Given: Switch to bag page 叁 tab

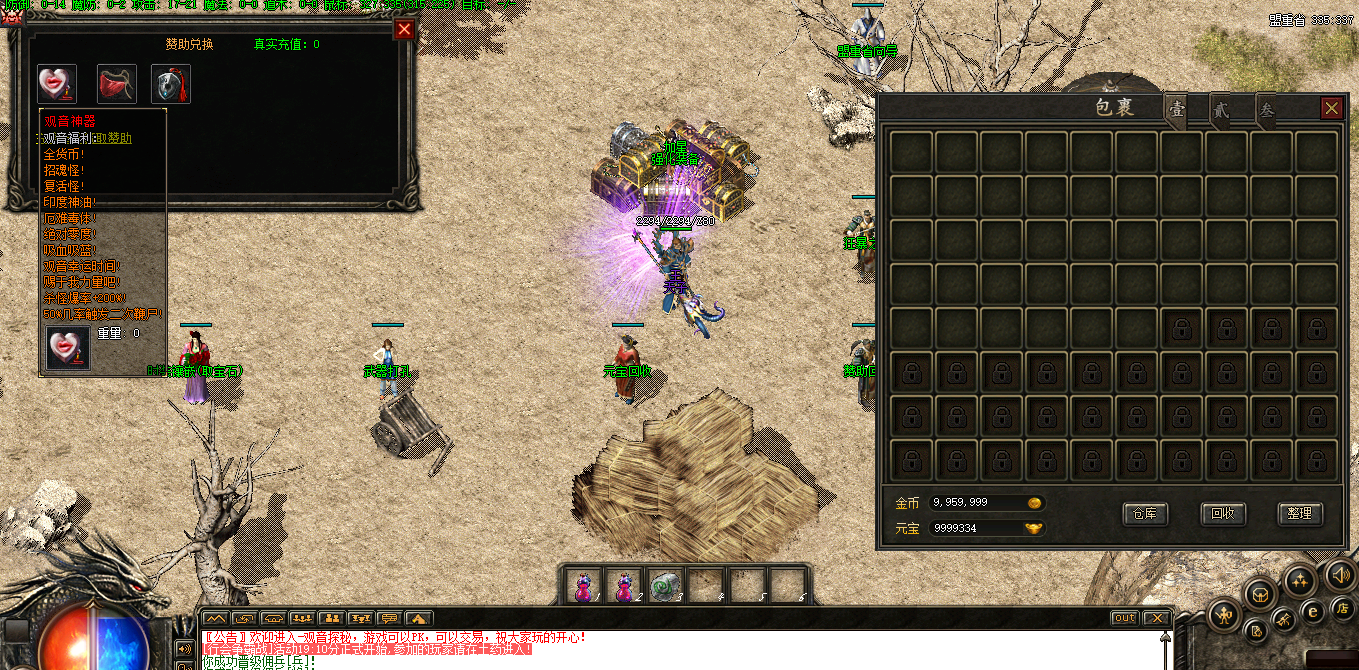Looking at the screenshot, I should pos(1266,110).
